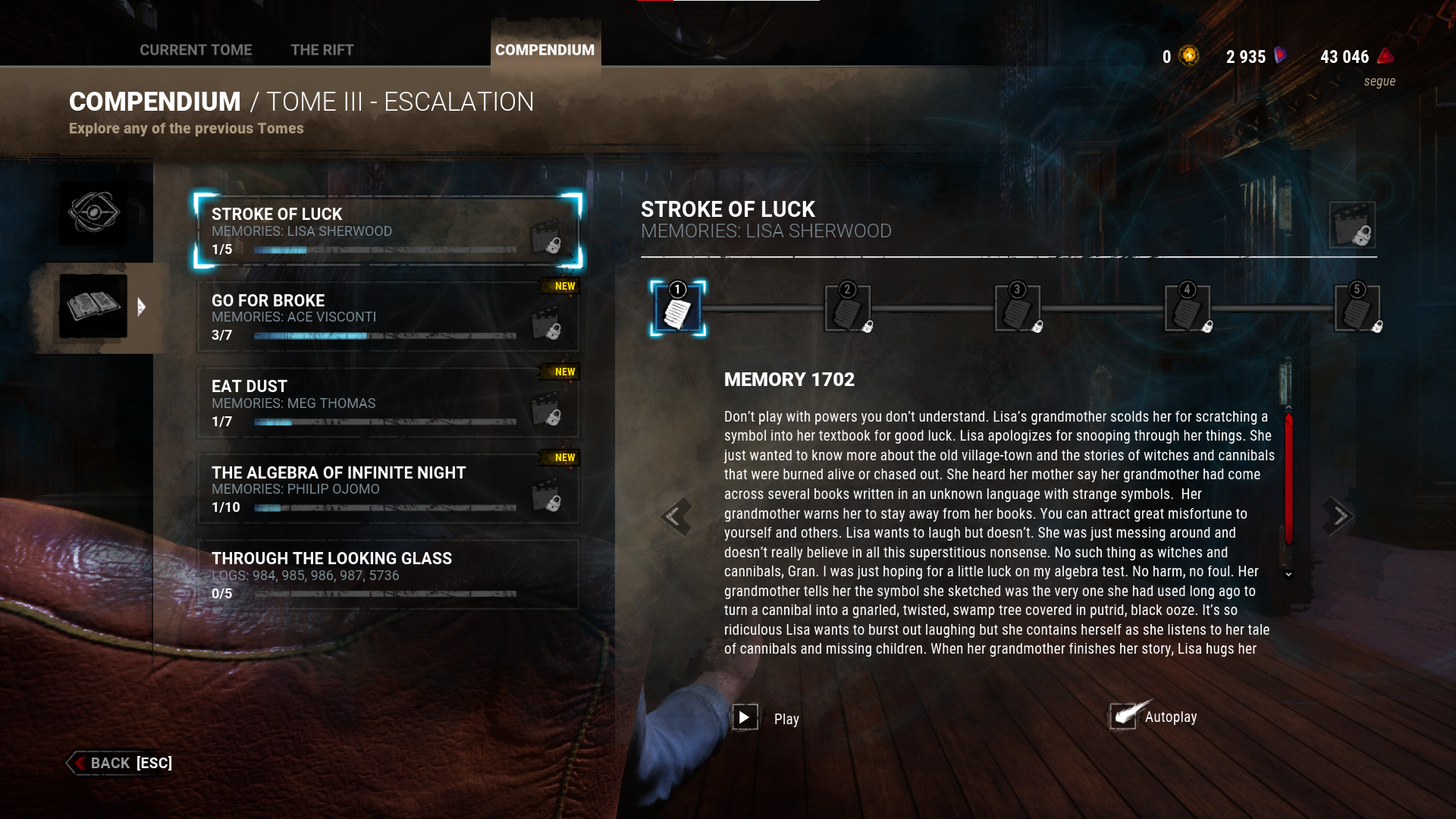Play the Memory 1702 narration

745,717
